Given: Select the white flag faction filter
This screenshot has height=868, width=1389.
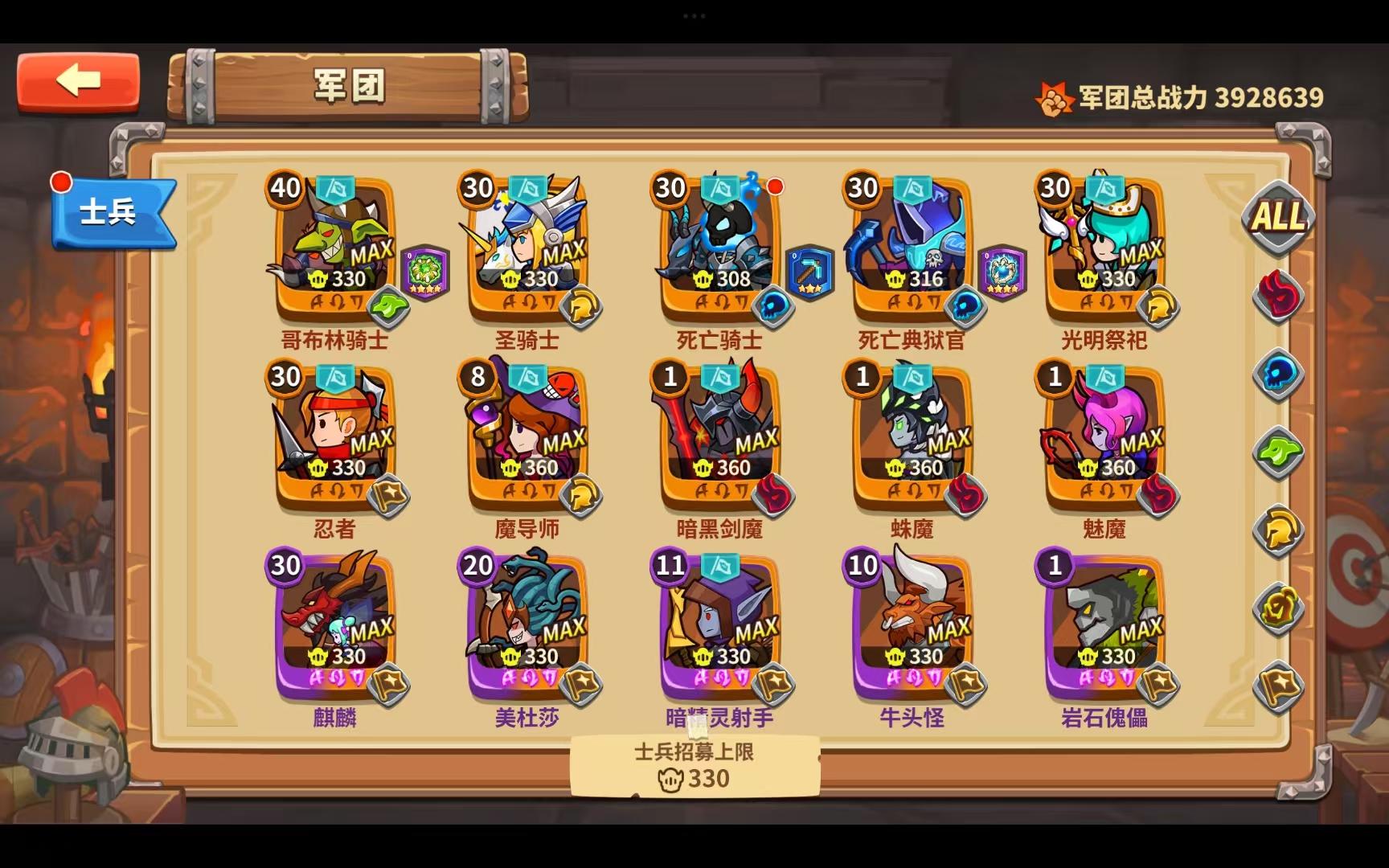Looking at the screenshot, I should coord(1280,679).
